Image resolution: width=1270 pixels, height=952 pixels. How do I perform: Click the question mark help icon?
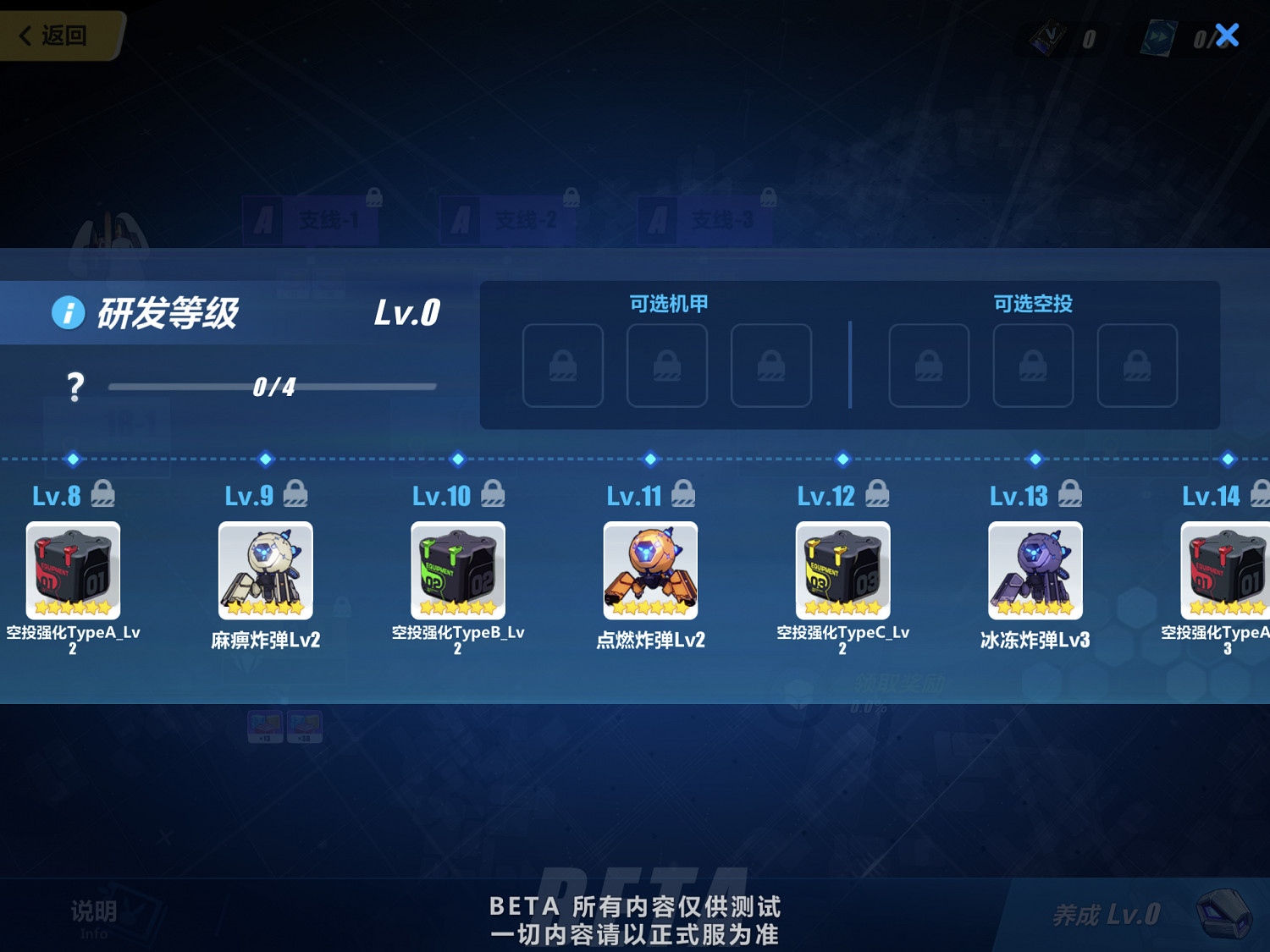tap(76, 385)
